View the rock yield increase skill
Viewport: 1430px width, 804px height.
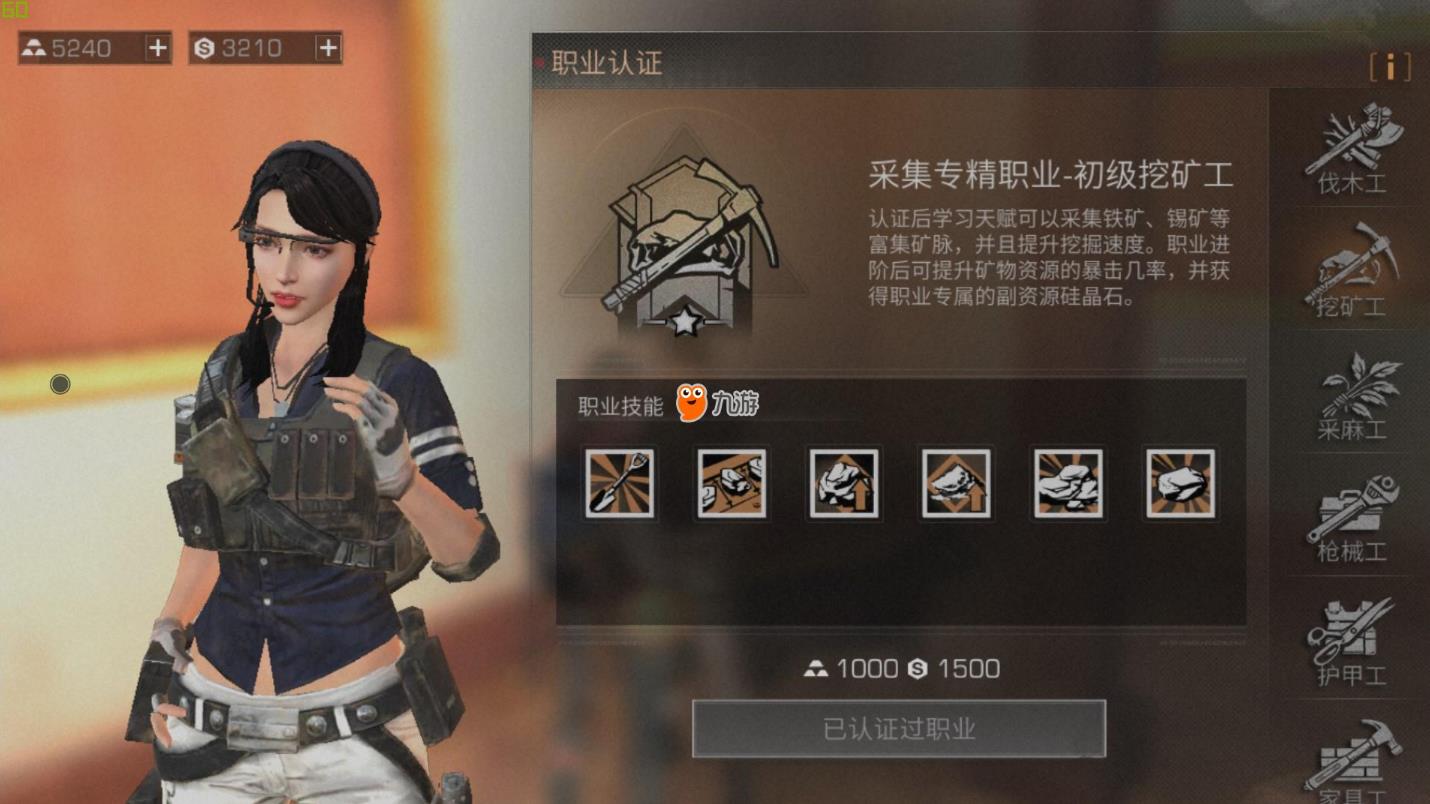tap(844, 484)
